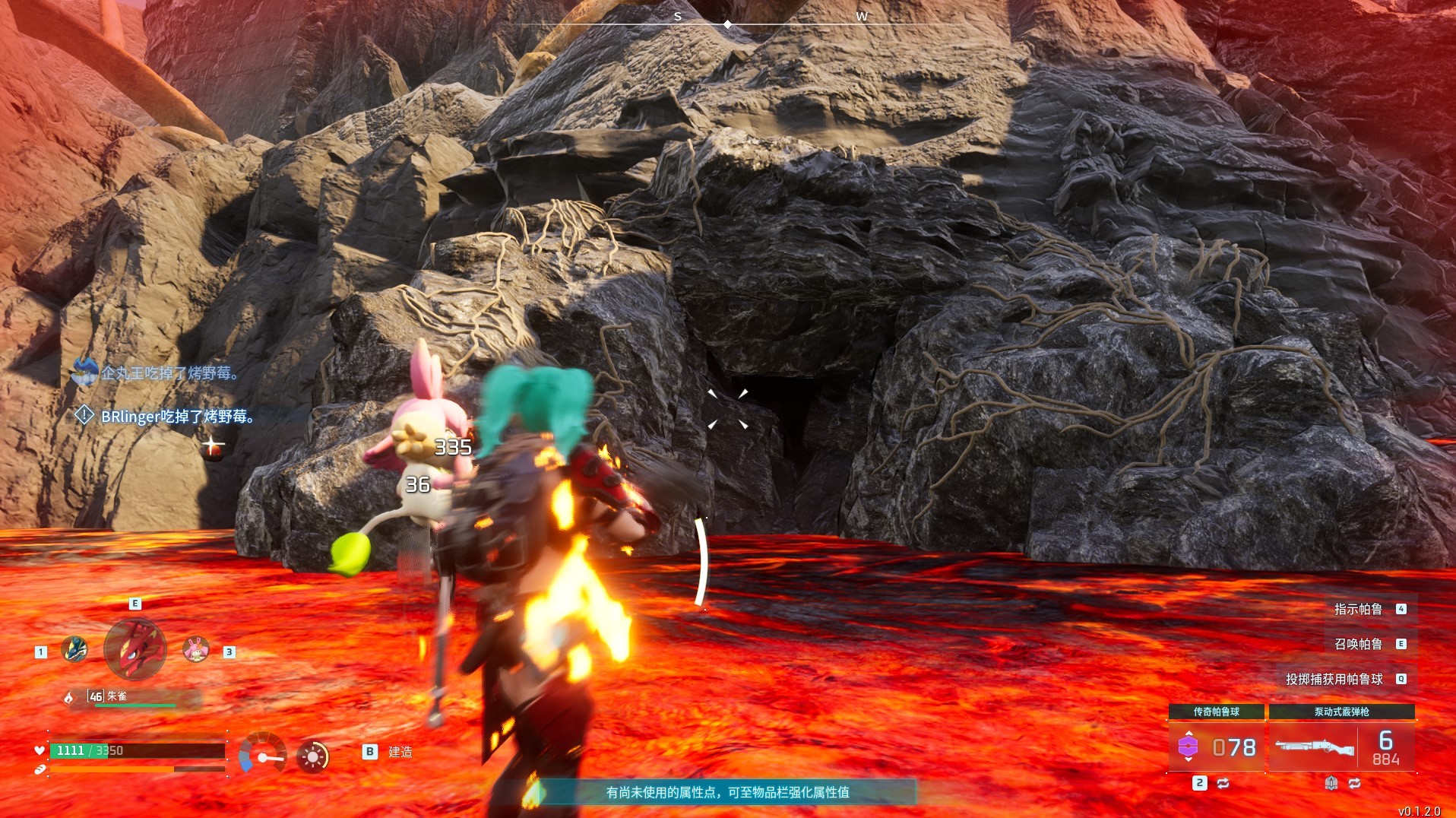Select the purple legendary Pal Sphere slot
Screen dimensions: 1456x818
(1216, 747)
